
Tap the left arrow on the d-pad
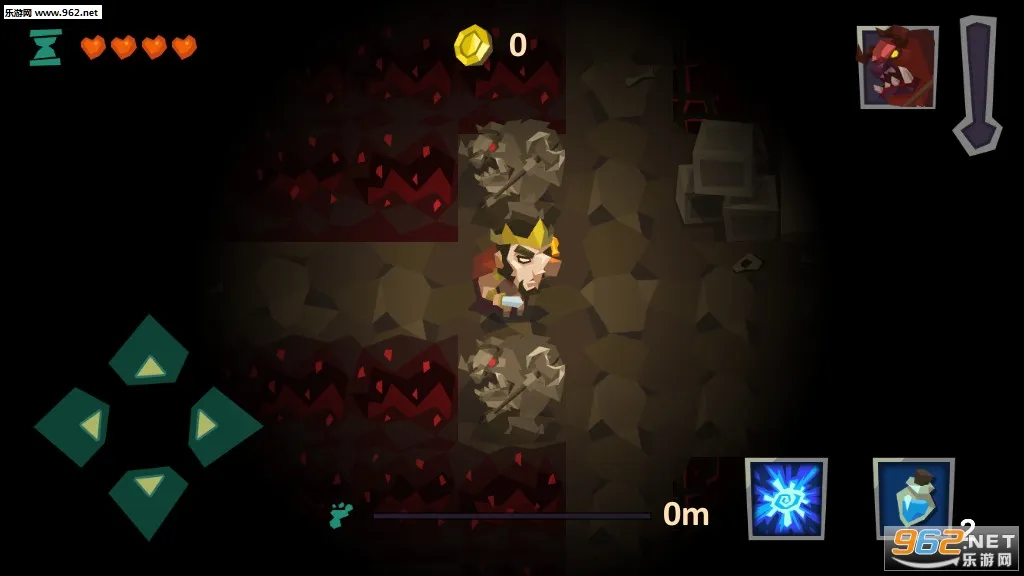(x=76, y=427)
